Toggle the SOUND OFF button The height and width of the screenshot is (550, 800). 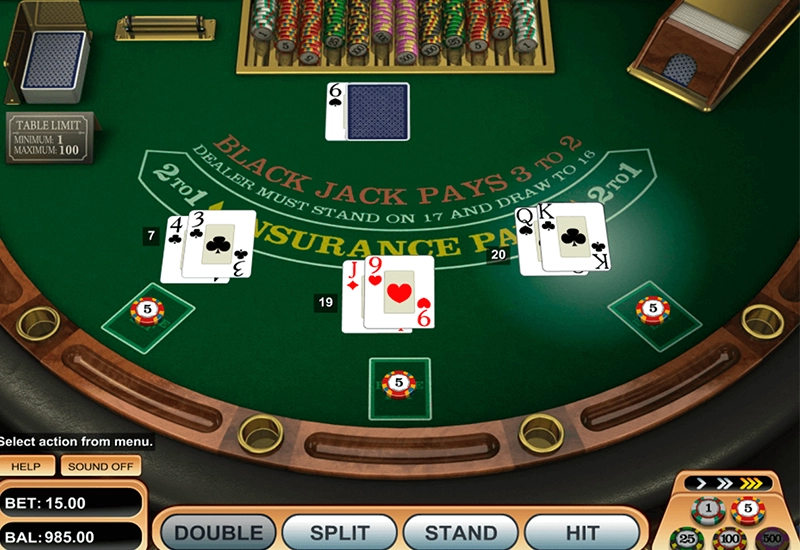click(x=101, y=466)
